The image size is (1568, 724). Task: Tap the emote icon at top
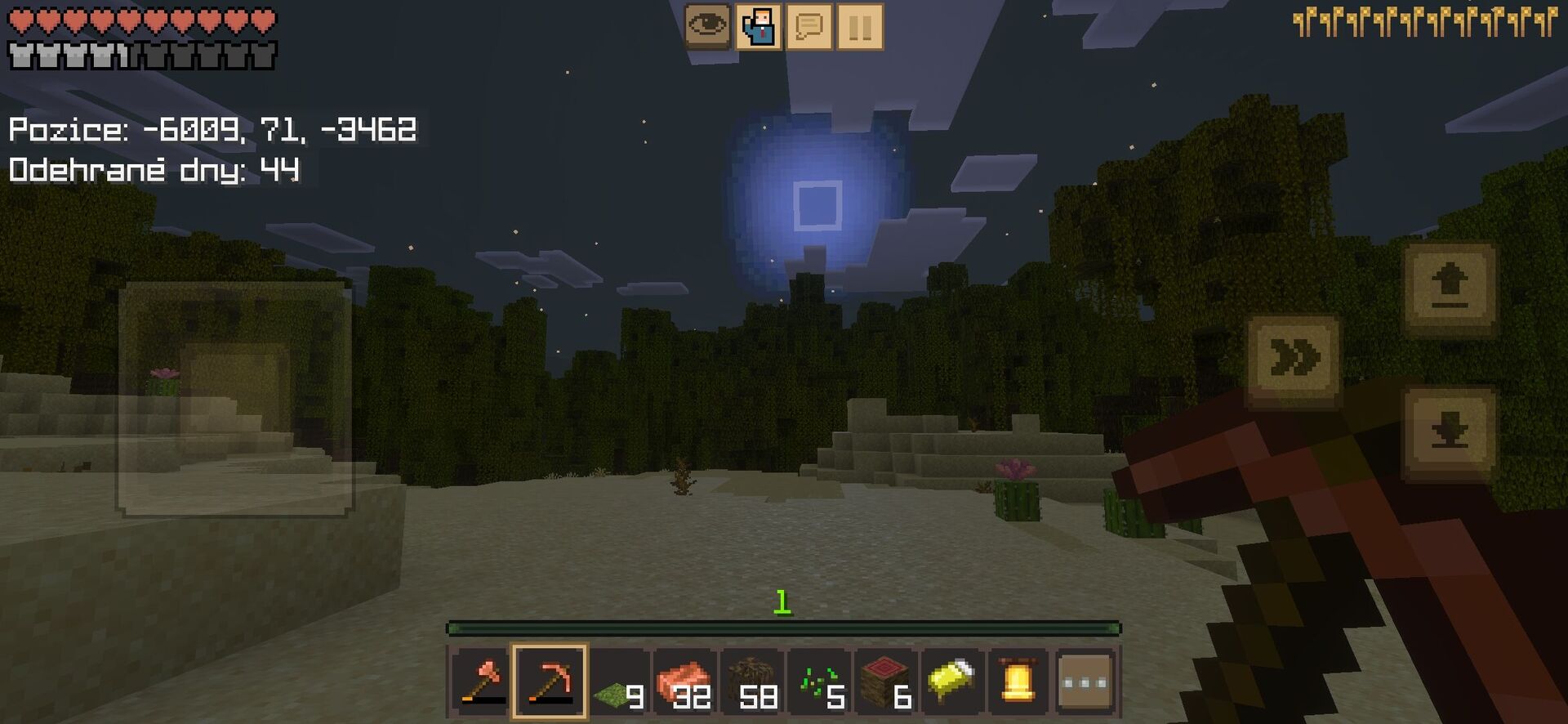coord(759,25)
